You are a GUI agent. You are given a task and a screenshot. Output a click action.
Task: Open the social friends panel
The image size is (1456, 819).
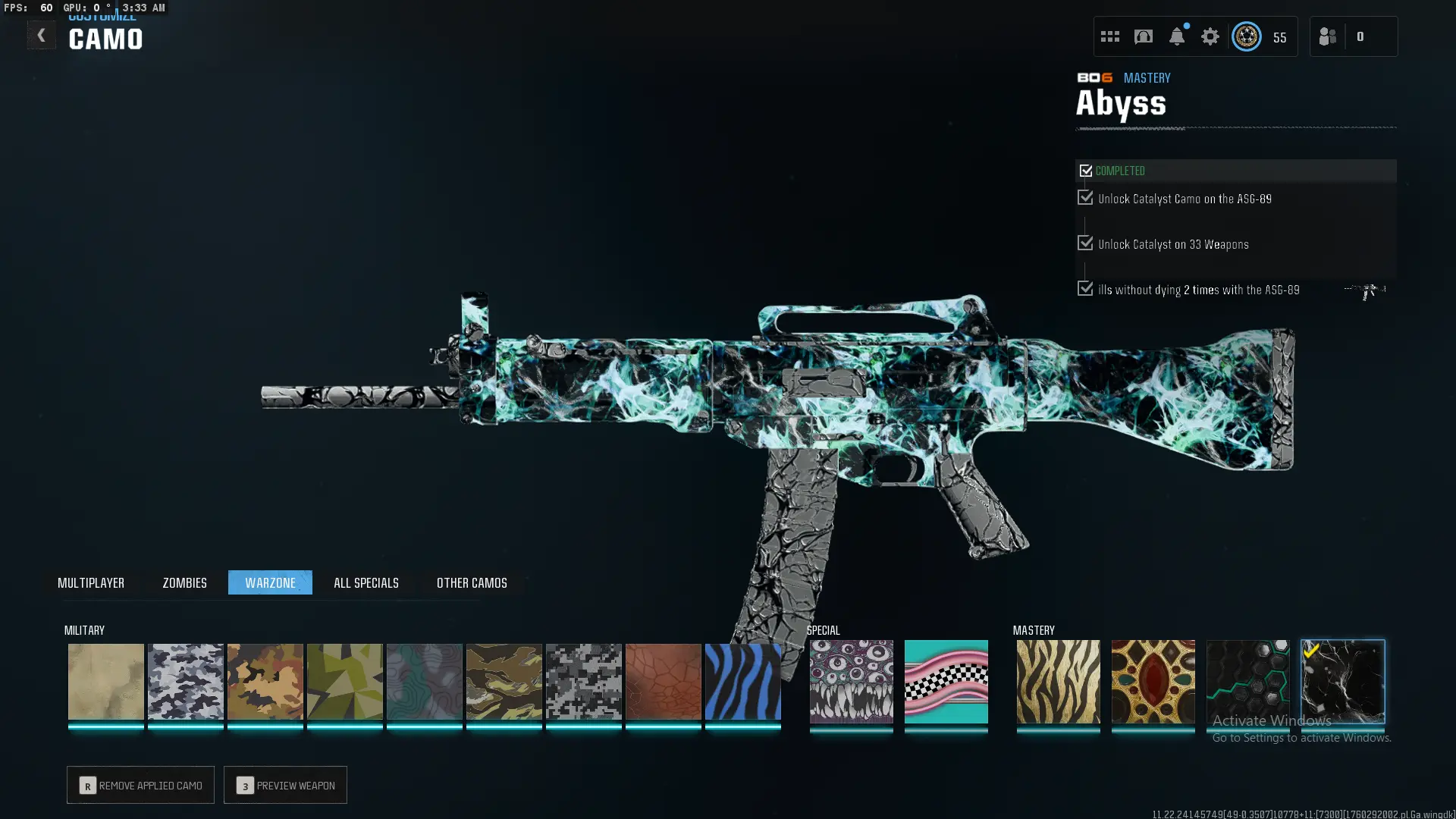tap(1328, 36)
